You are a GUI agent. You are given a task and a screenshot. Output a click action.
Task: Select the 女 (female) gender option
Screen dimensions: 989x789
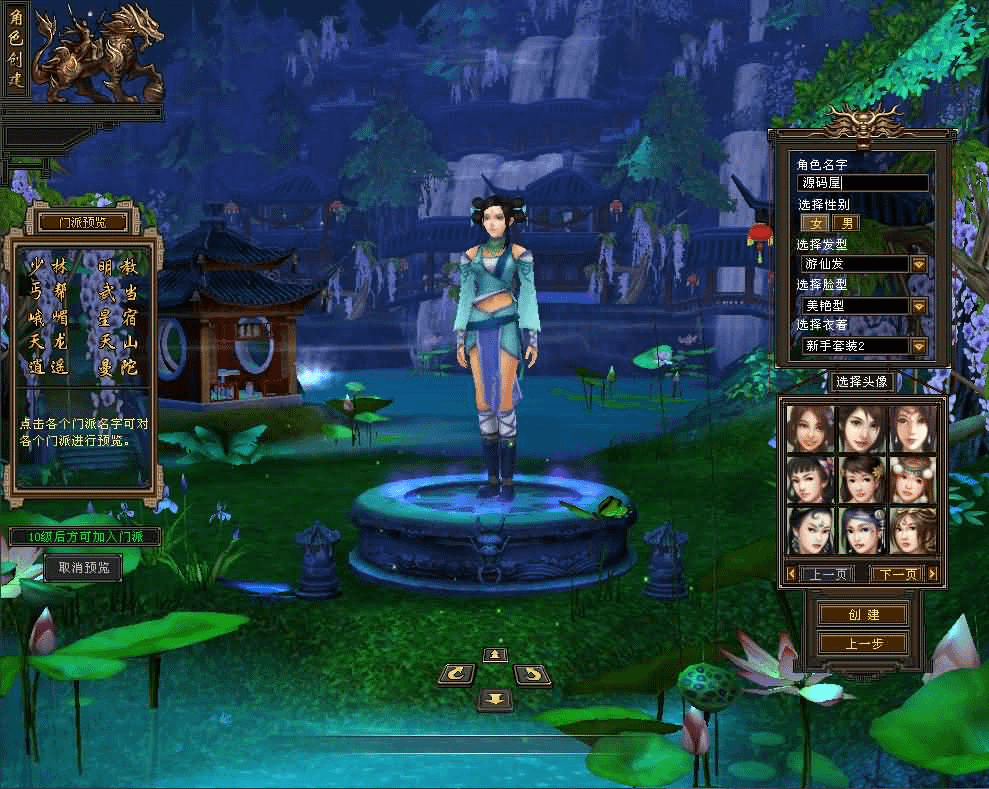[815, 223]
